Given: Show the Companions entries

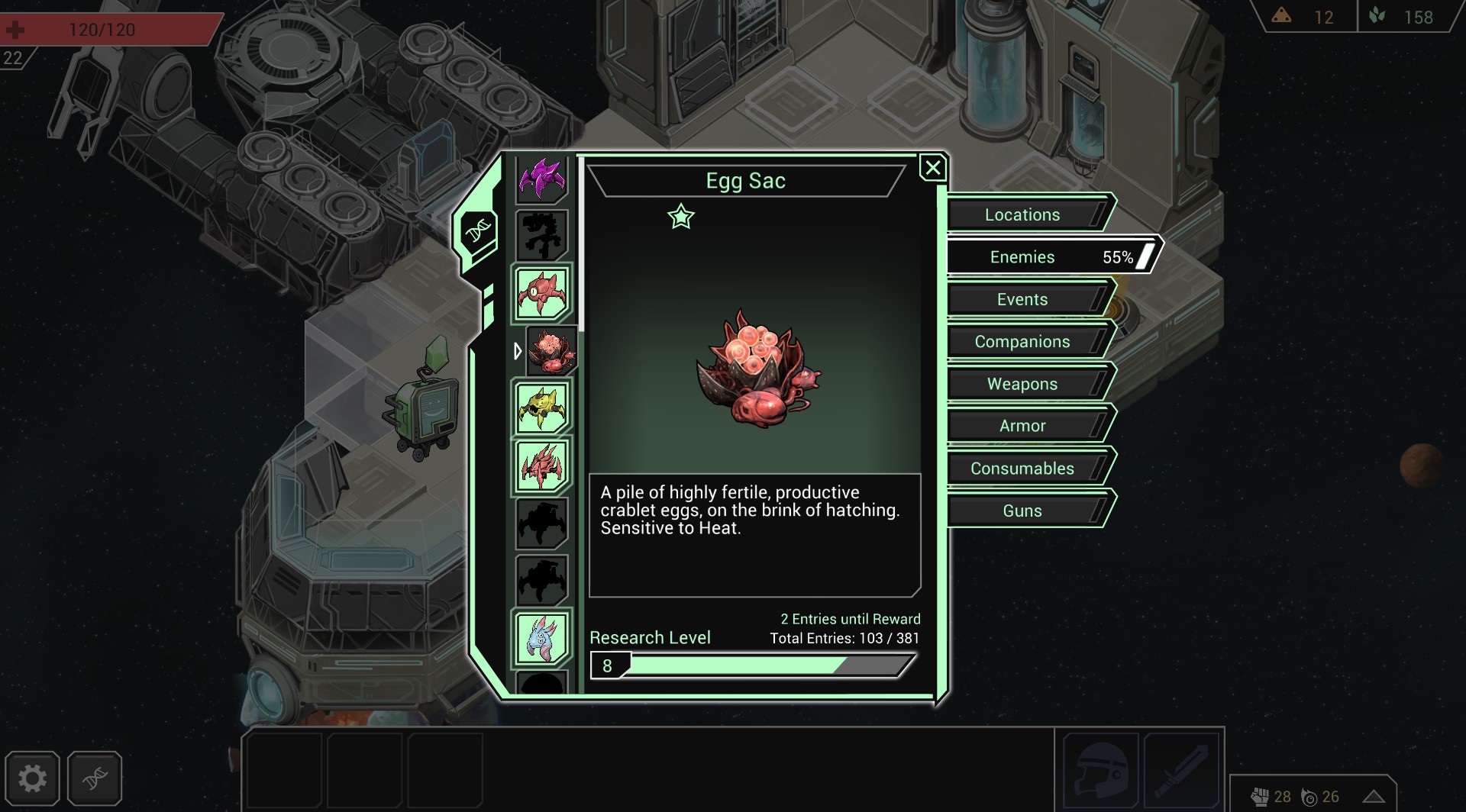Looking at the screenshot, I should (x=1022, y=342).
